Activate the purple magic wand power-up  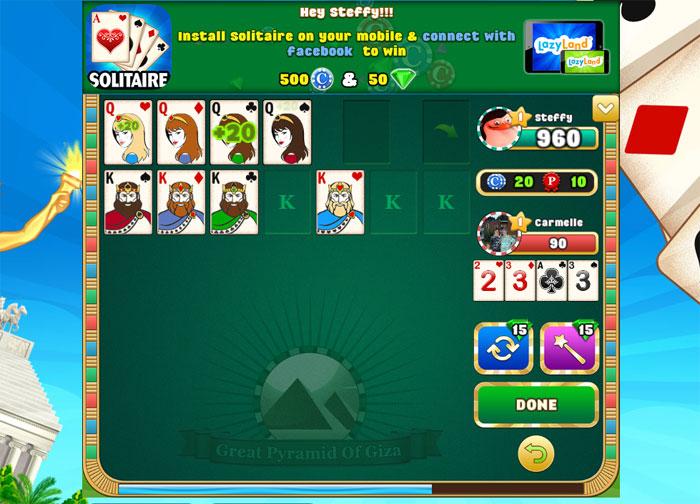click(x=568, y=349)
